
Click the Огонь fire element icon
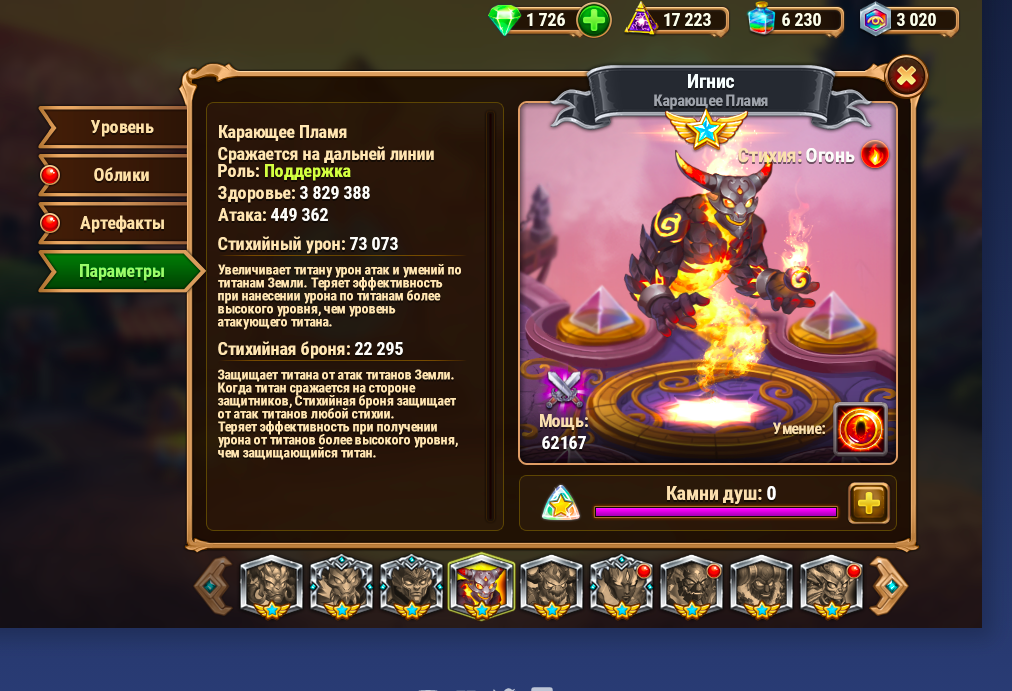click(x=875, y=155)
